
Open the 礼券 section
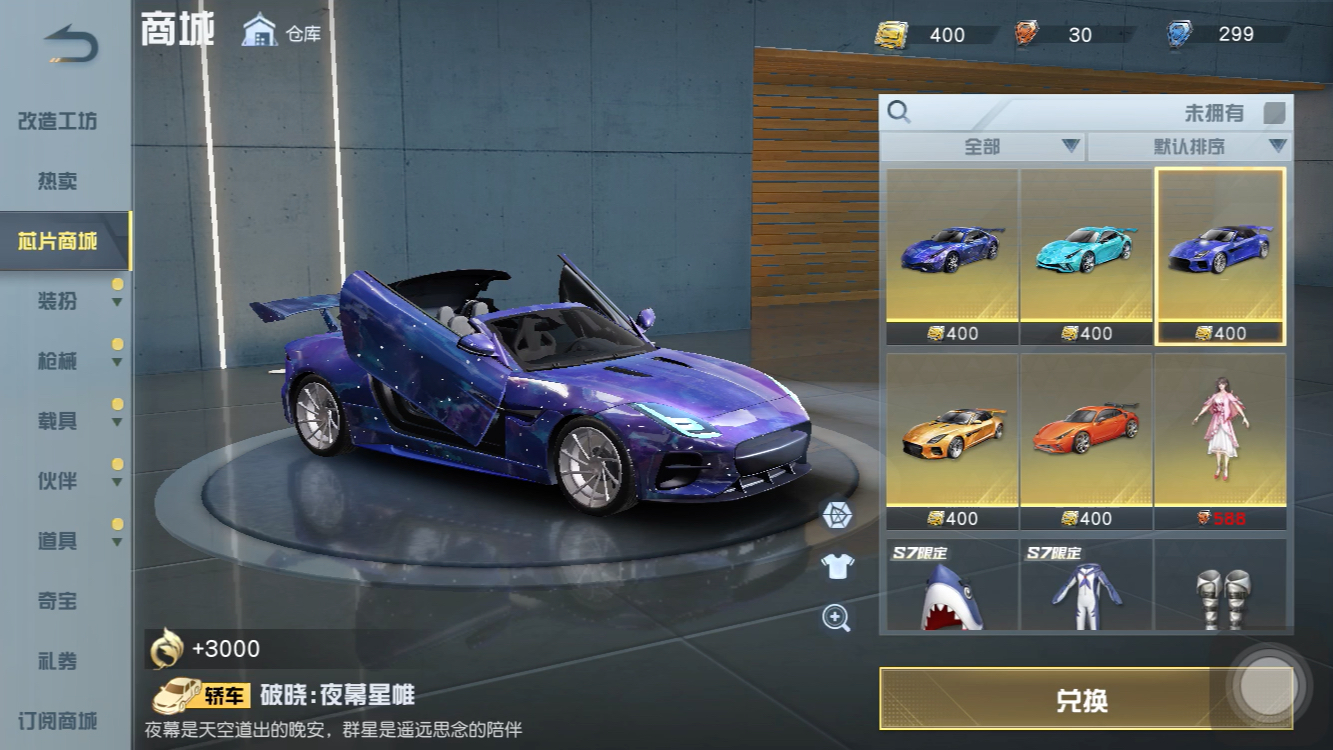58,661
